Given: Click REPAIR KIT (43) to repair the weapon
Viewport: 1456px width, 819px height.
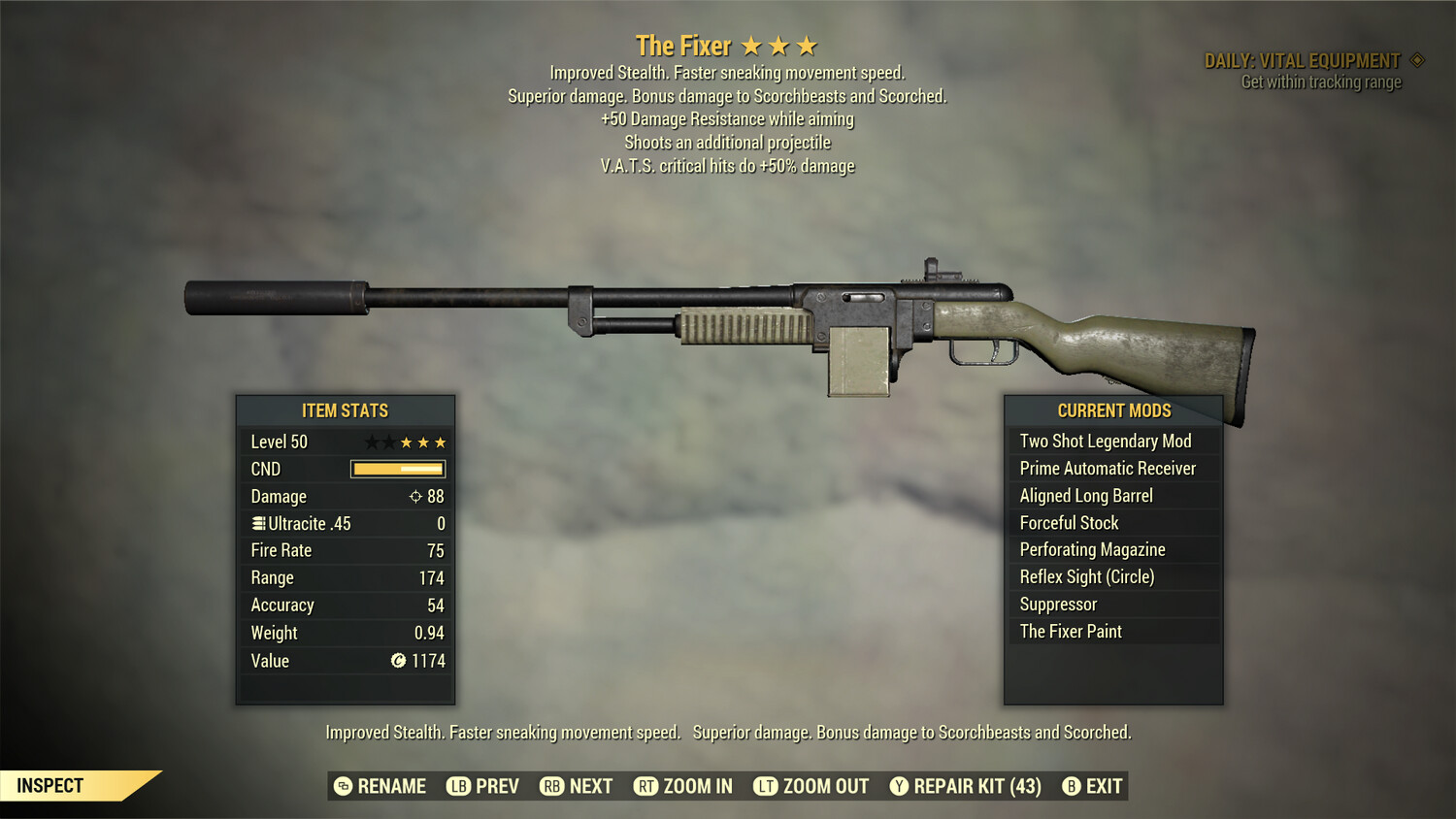Looking at the screenshot, I should [x=976, y=786].
